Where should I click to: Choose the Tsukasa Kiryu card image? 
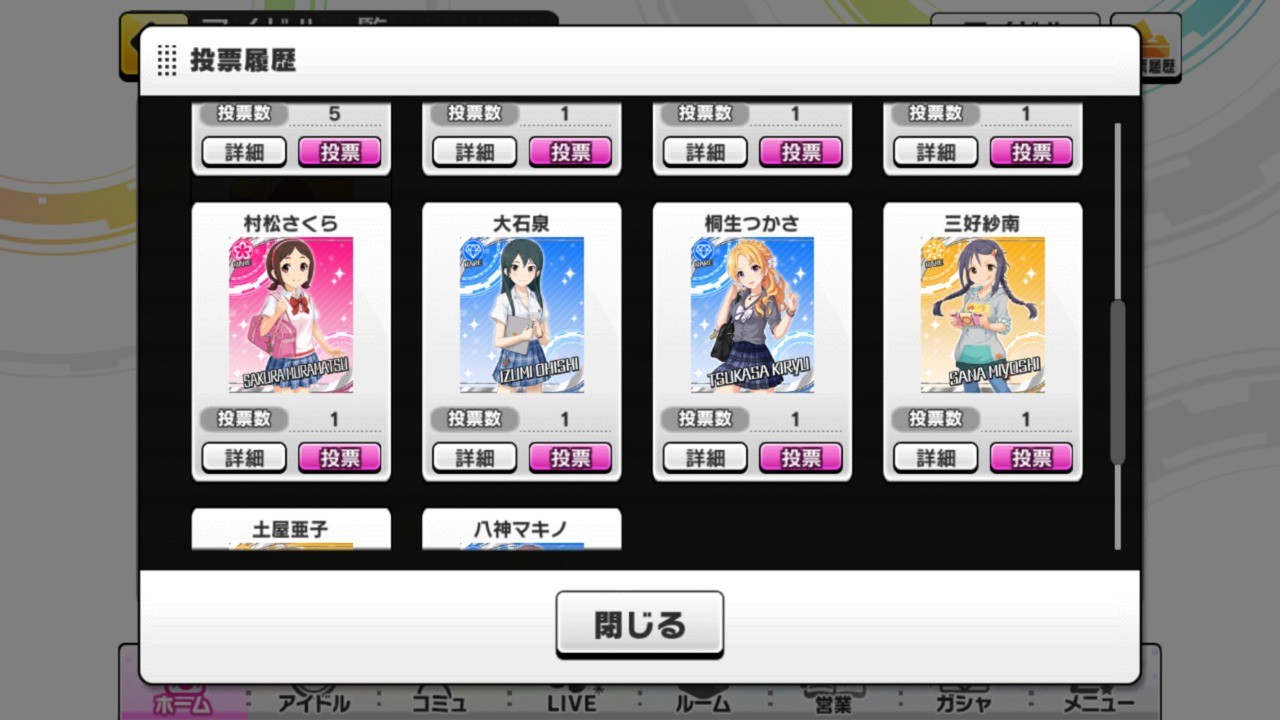[752, 314]
